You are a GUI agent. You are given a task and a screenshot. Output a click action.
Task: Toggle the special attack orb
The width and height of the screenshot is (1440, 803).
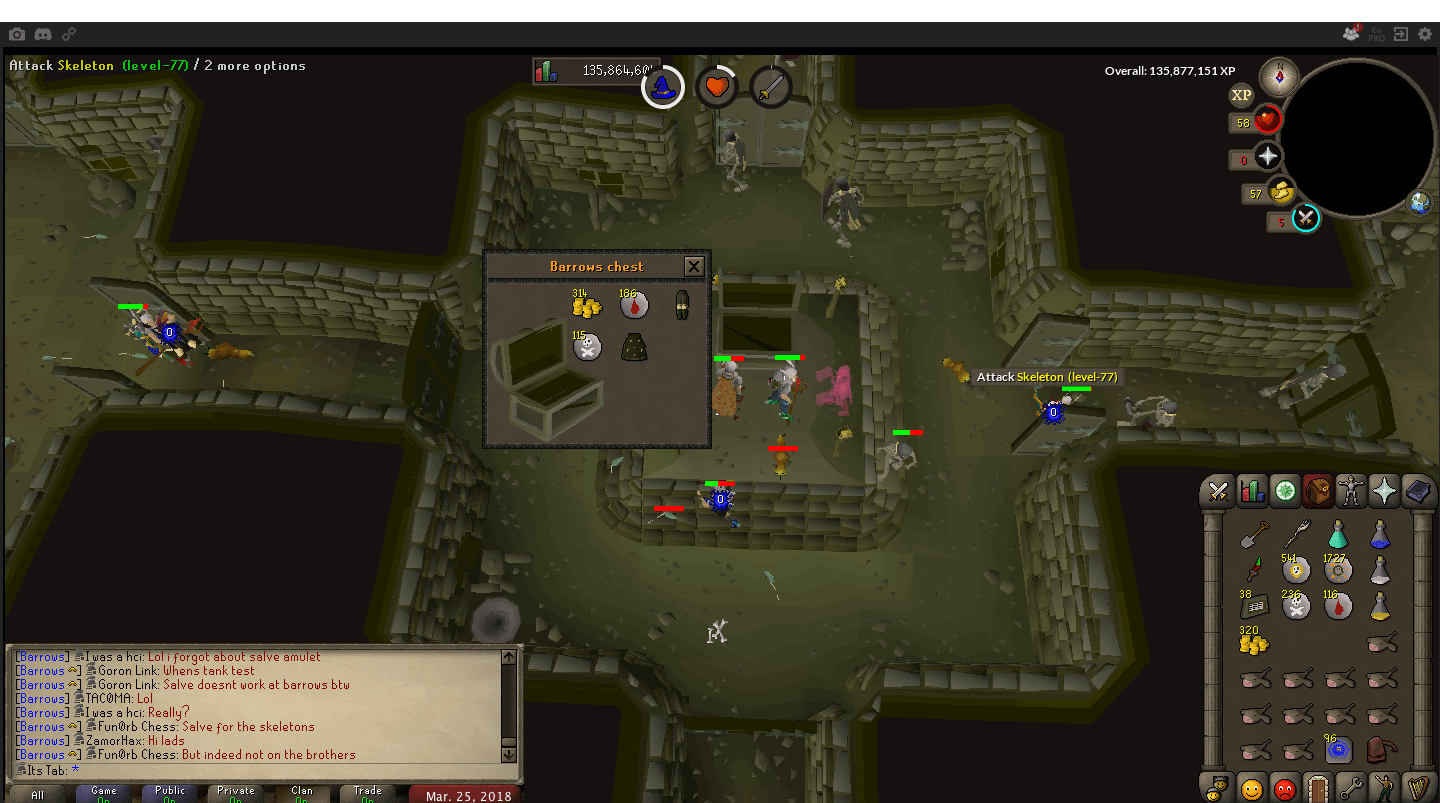pos(1306,219)
